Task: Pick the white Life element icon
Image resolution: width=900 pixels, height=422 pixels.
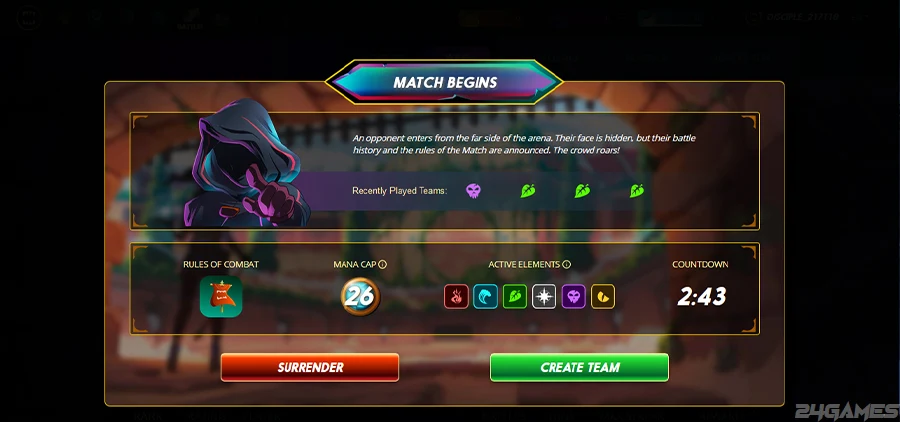Action: point(544,296)
